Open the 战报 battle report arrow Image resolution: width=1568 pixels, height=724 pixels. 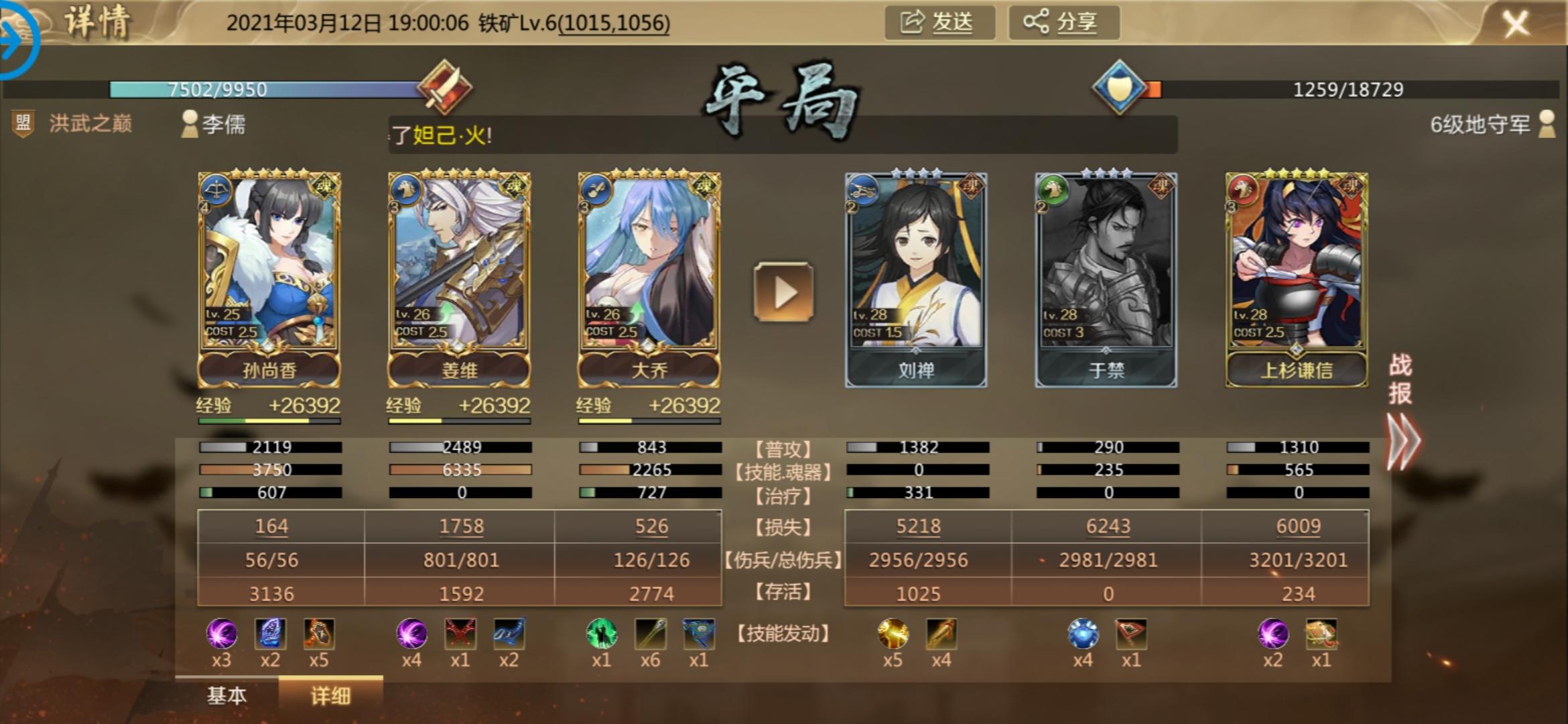pos(1402,441)
